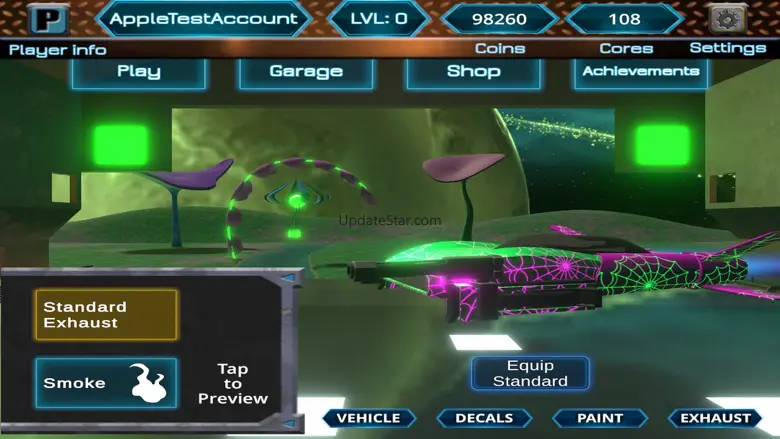The image size is (780, 439).
Task: Open the Player info P icon
Action: 46,18
